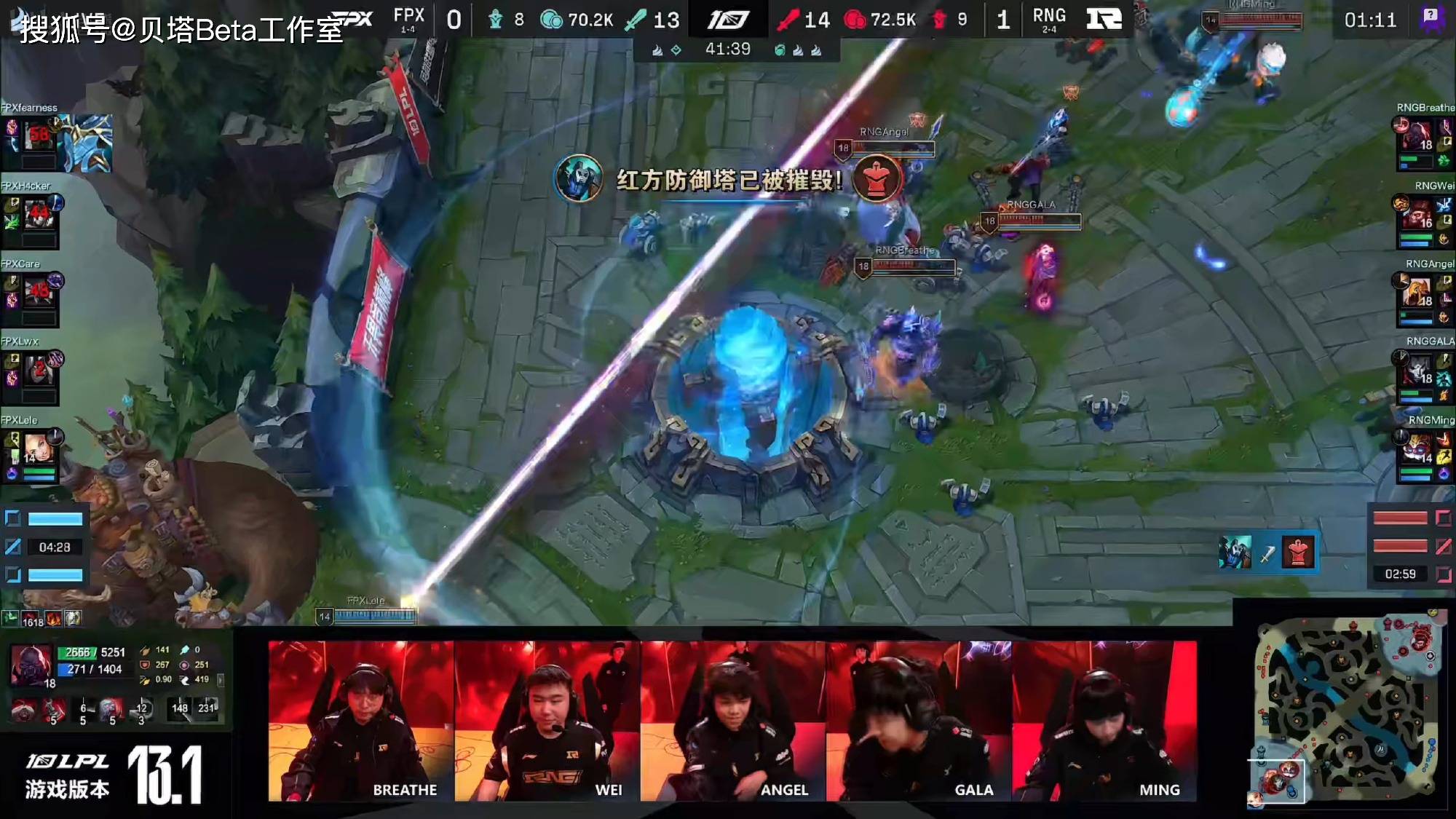The height and width of the screenshot is (819, 1456).
Task: Select RNGWei champion portrait
Action: [1417, 215]
